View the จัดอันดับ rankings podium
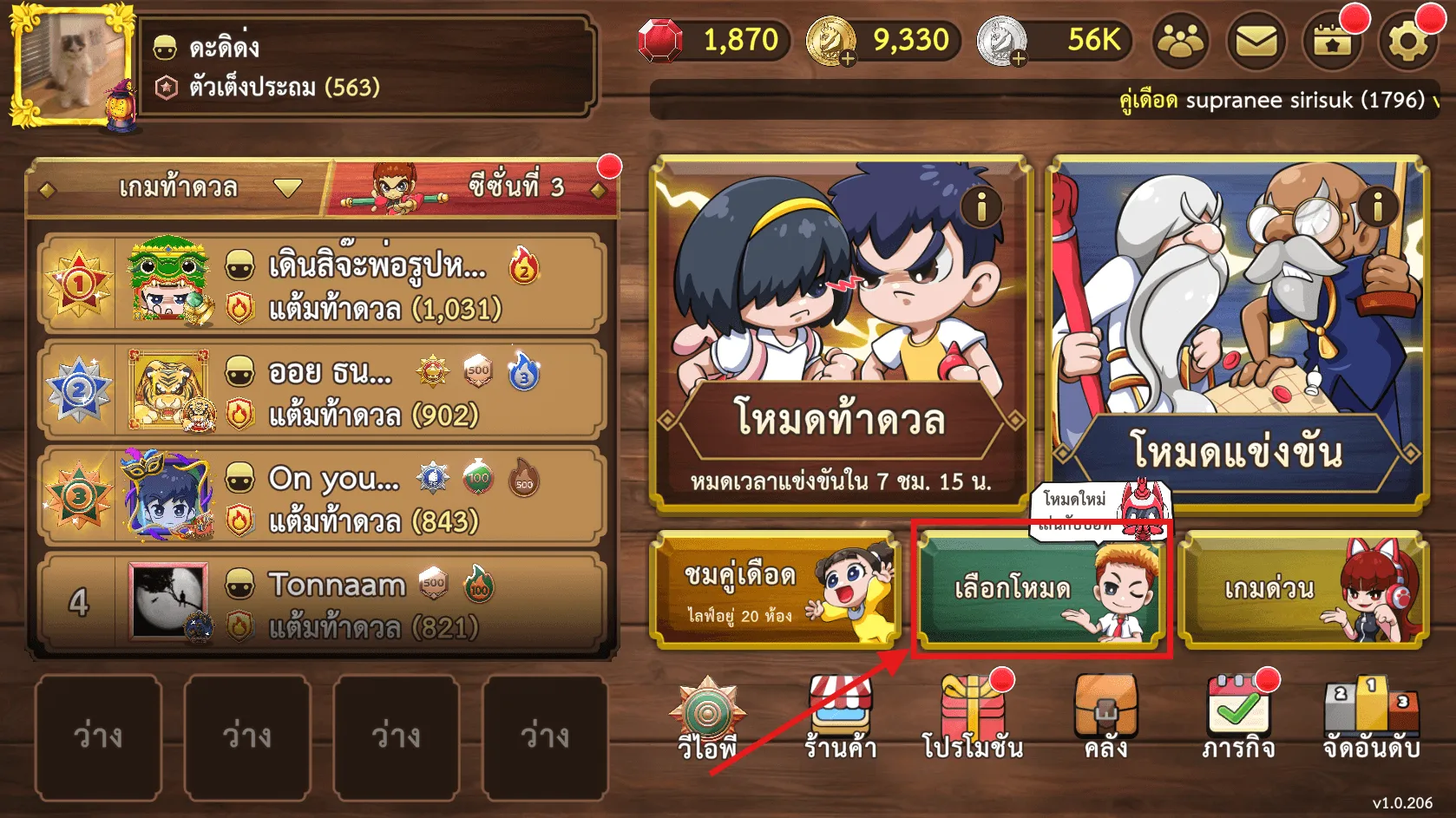Screen dimensions: 1456x818 [1371, 719]
